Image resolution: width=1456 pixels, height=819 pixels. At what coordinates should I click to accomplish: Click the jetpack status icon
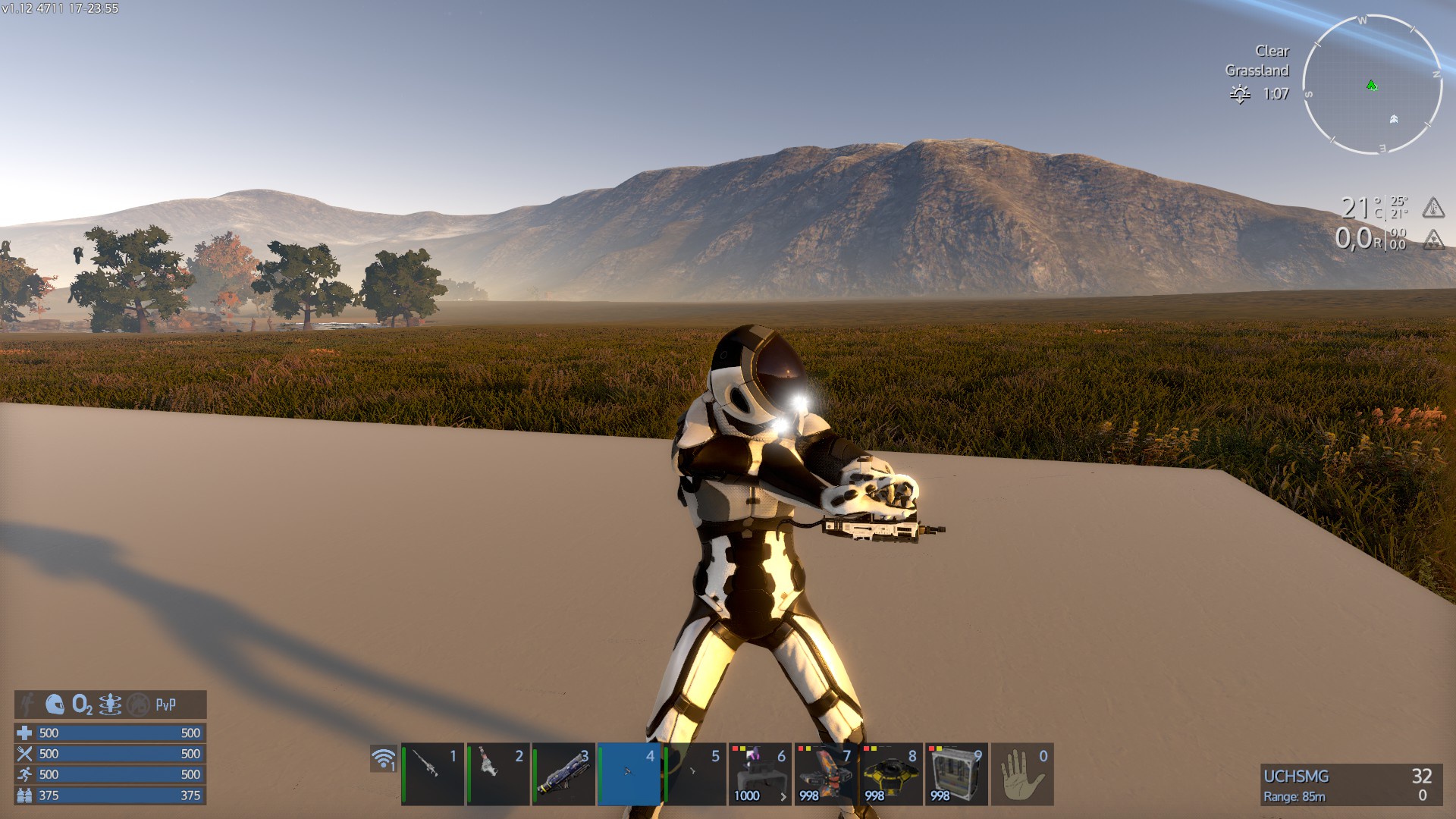tap(110, 704)
